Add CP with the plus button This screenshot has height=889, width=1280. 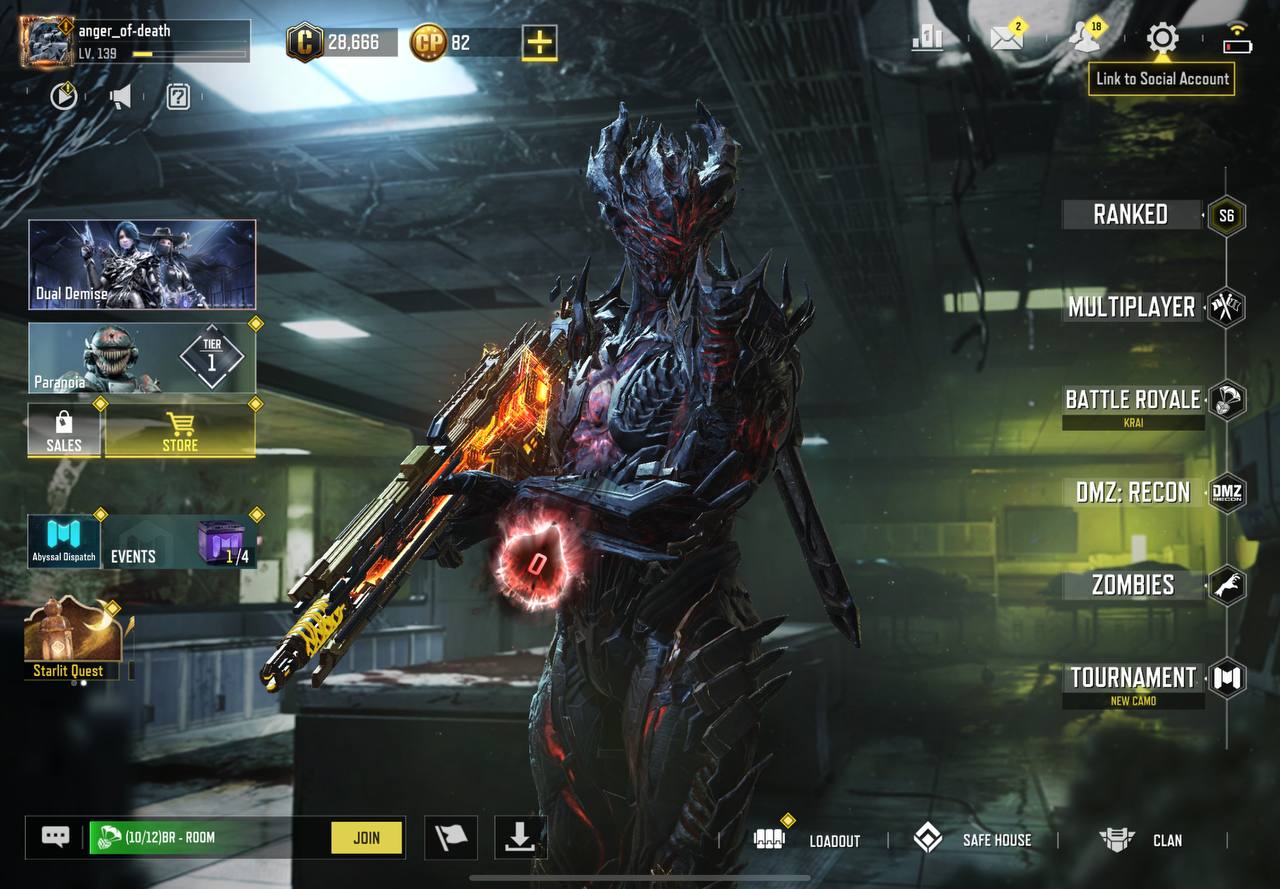tap(539, 42)
